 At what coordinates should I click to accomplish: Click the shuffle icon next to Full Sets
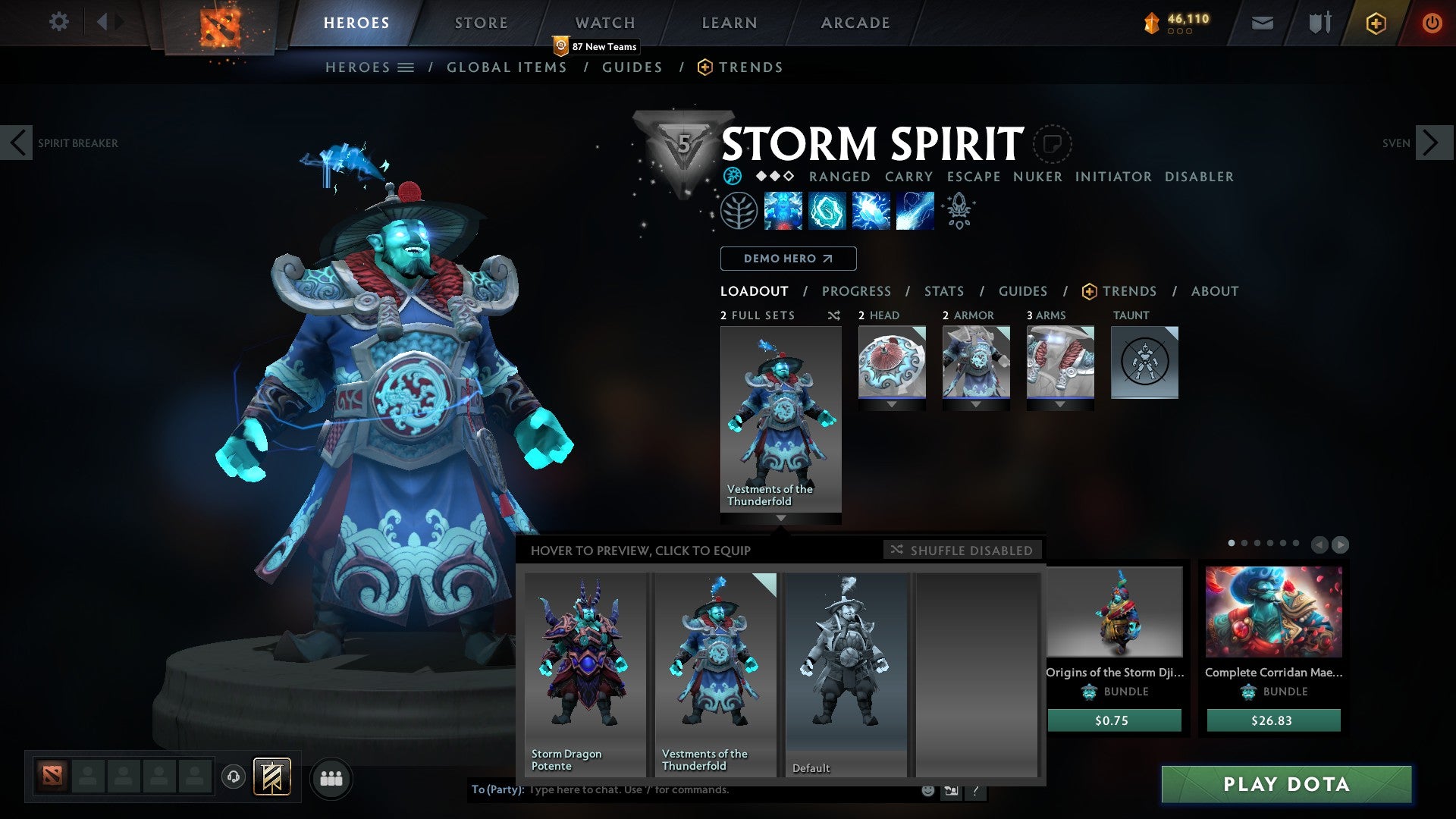pos(833,315)
